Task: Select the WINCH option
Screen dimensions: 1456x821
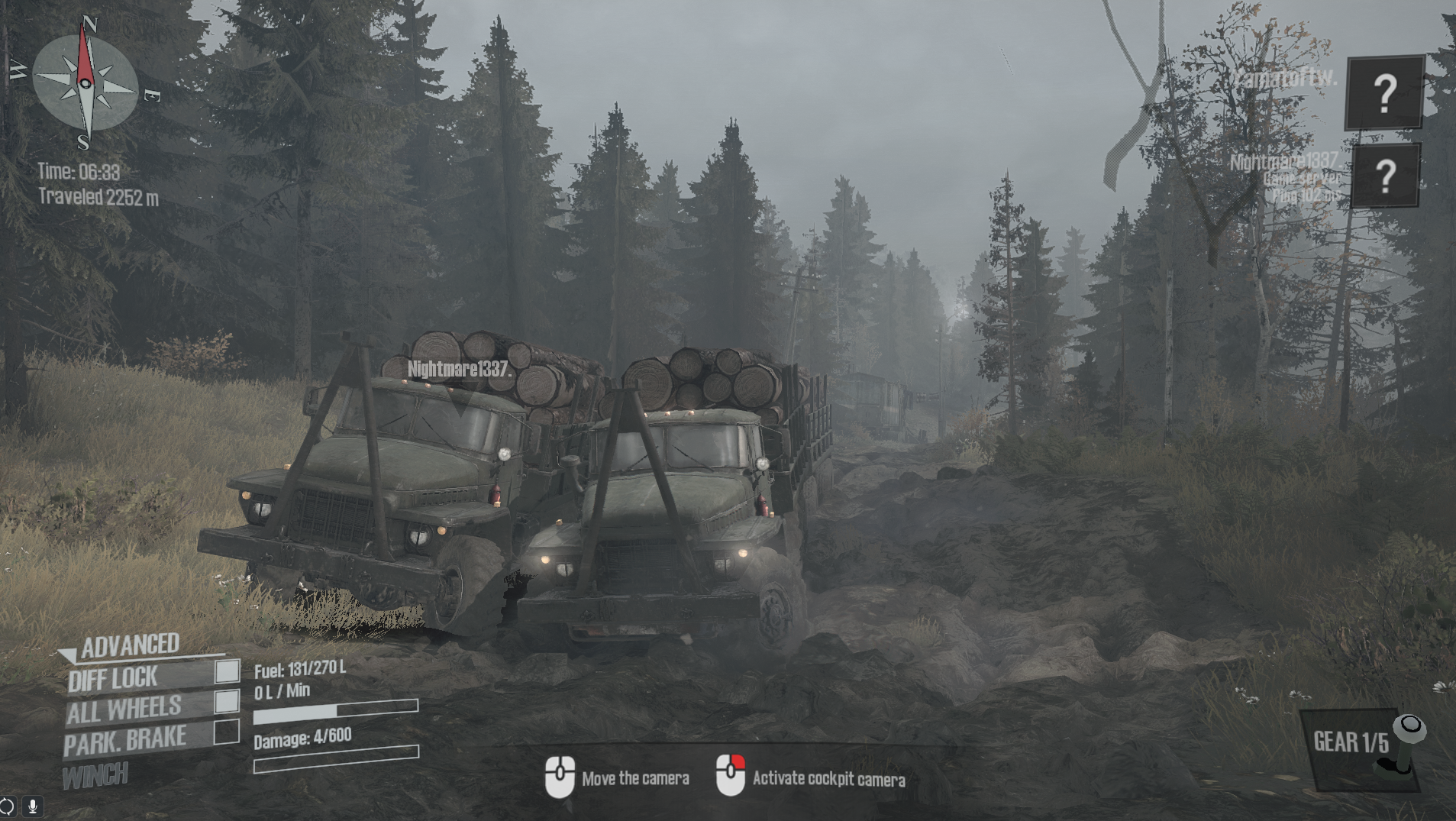Action: (x=95, y=777)
